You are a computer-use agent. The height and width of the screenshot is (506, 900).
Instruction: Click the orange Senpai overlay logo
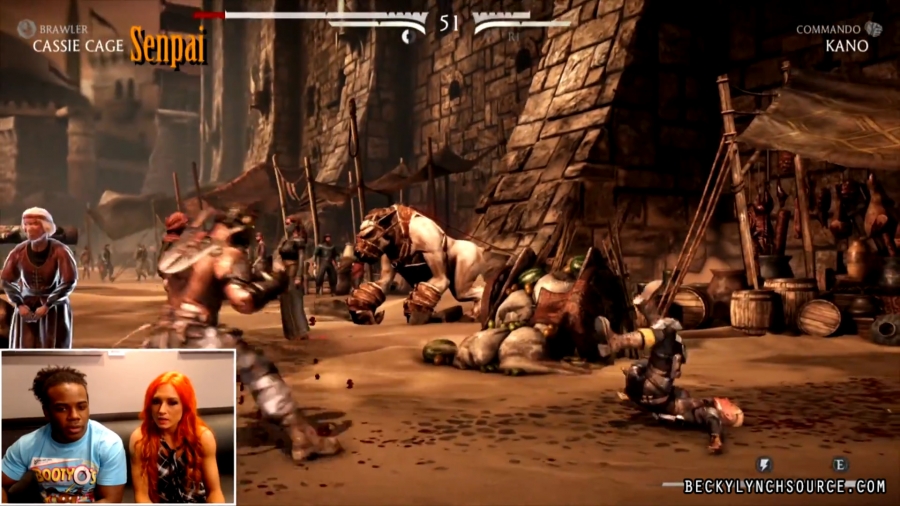(x=168, y=45)
